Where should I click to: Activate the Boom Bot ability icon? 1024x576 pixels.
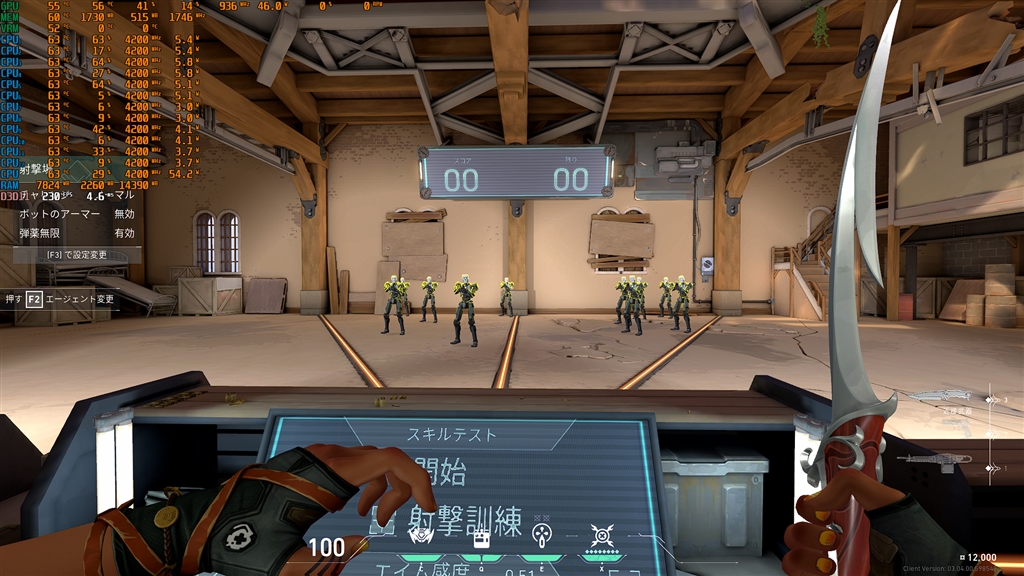point(422,535)
